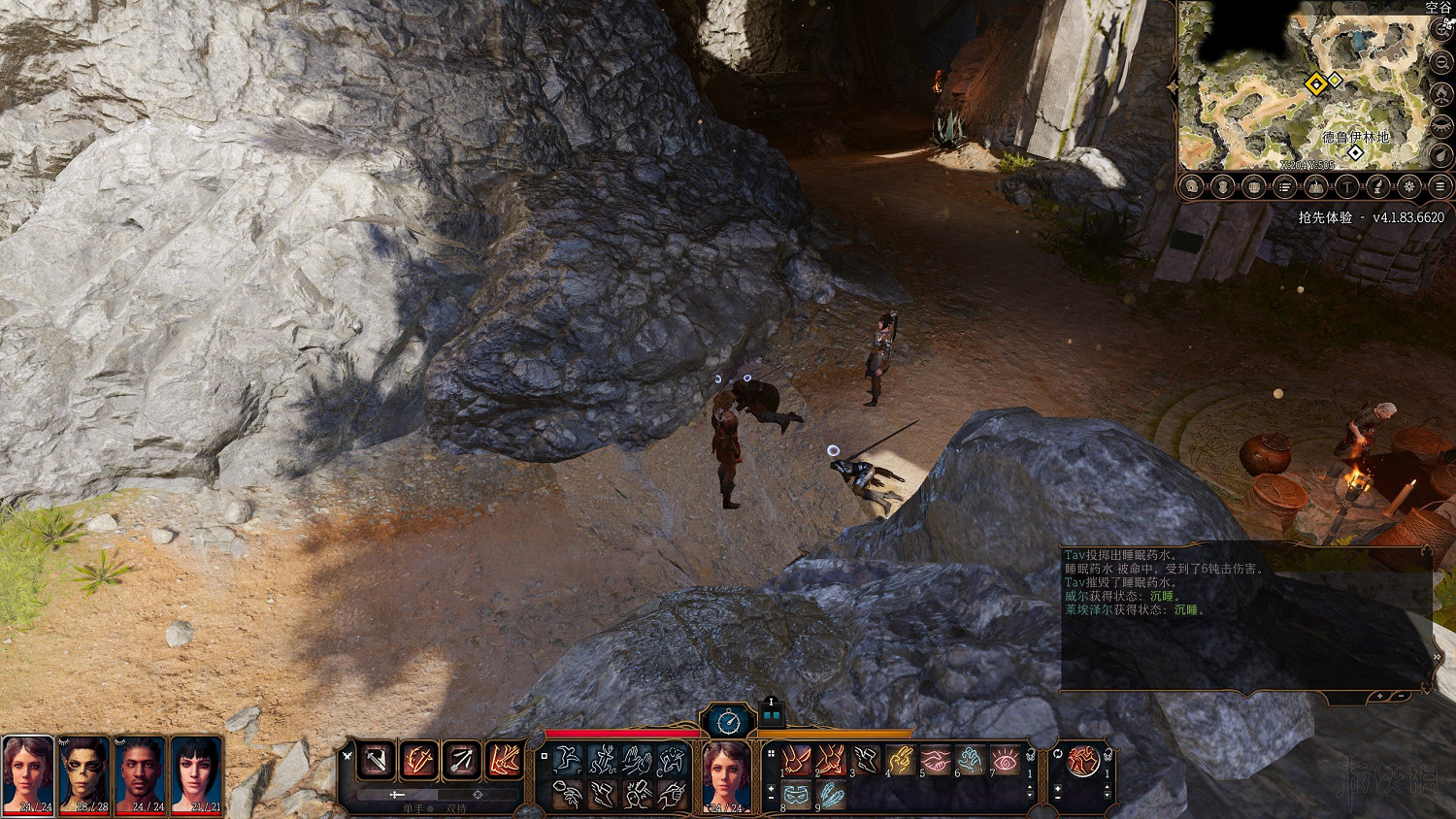This screenshot has height=819, width=1456.
Task: Use the handshake ability in slot 5
Action: (935, 759)
